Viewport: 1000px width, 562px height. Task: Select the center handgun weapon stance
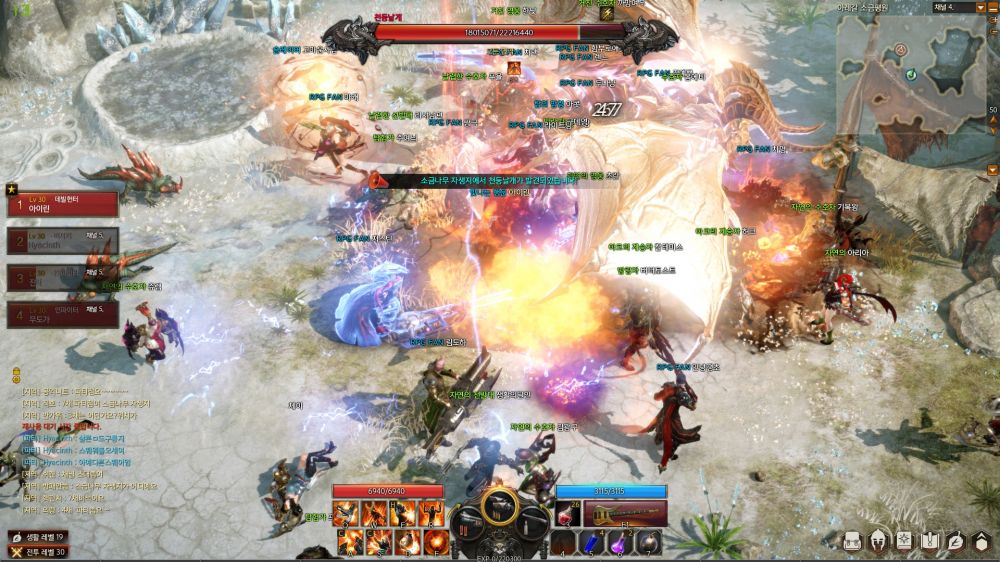500,505
